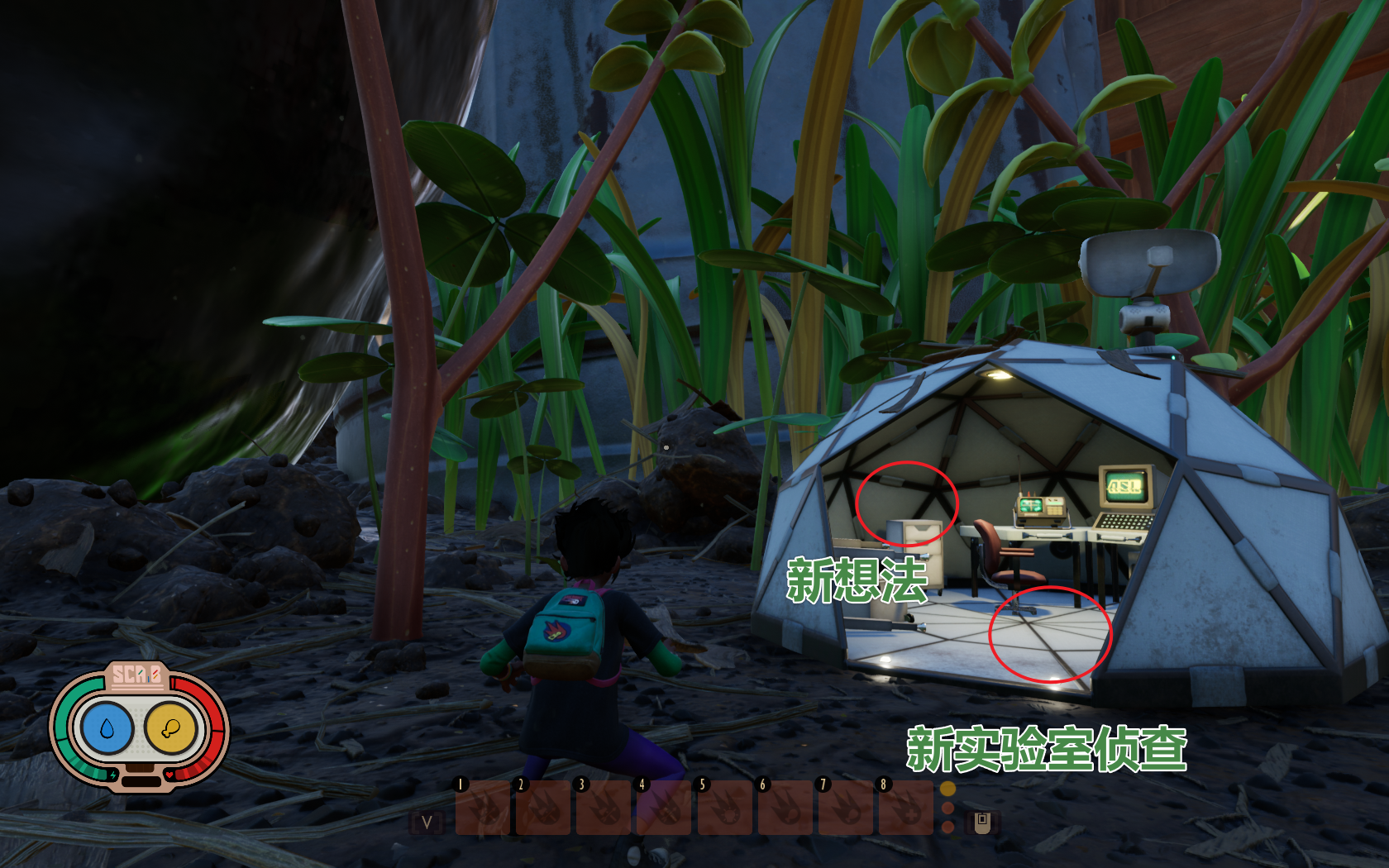
Task: Pick hotbar slot number 8
Action: (906, 808)
